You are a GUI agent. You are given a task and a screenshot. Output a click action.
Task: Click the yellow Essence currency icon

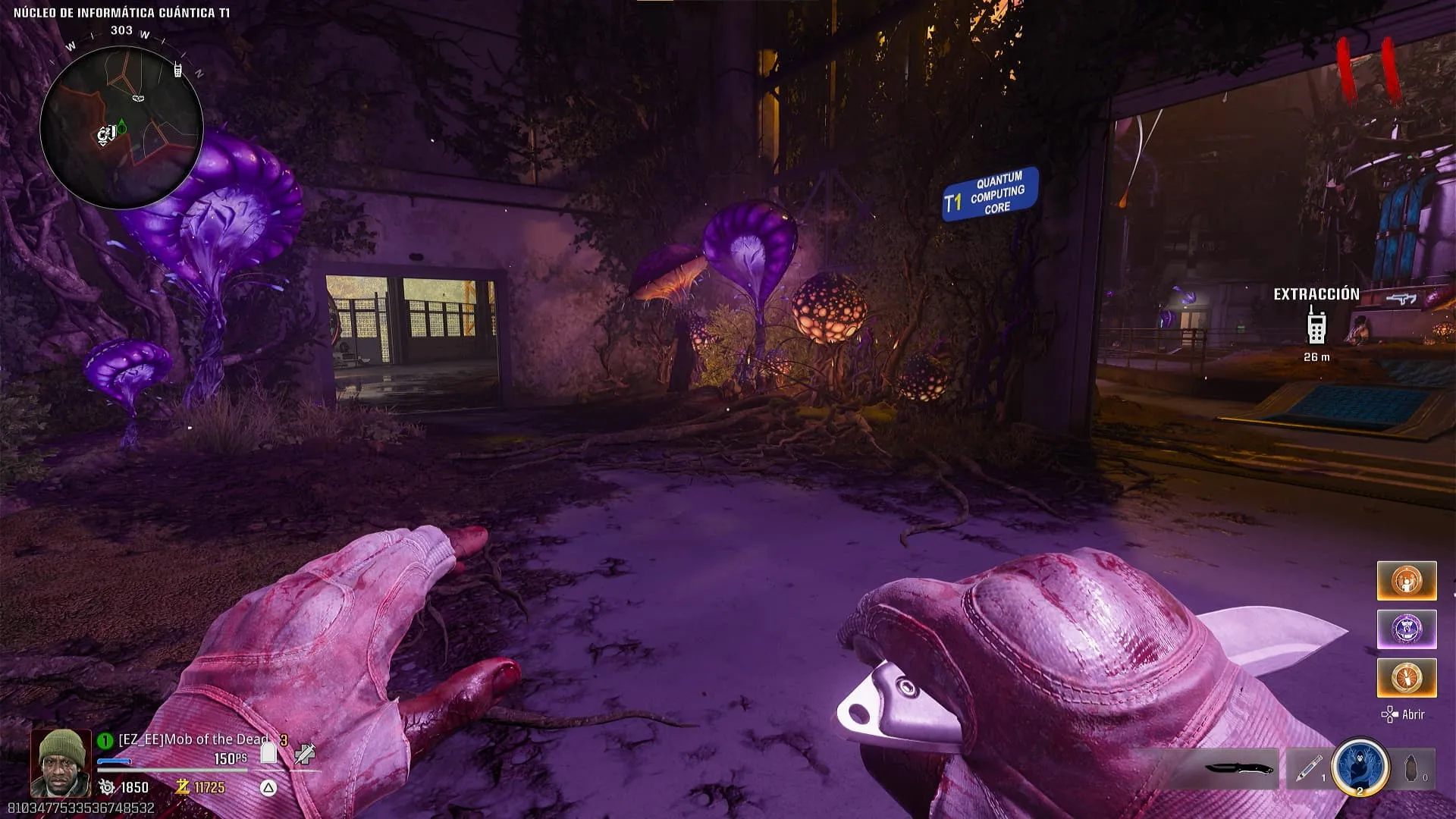[x=182, y=787]
